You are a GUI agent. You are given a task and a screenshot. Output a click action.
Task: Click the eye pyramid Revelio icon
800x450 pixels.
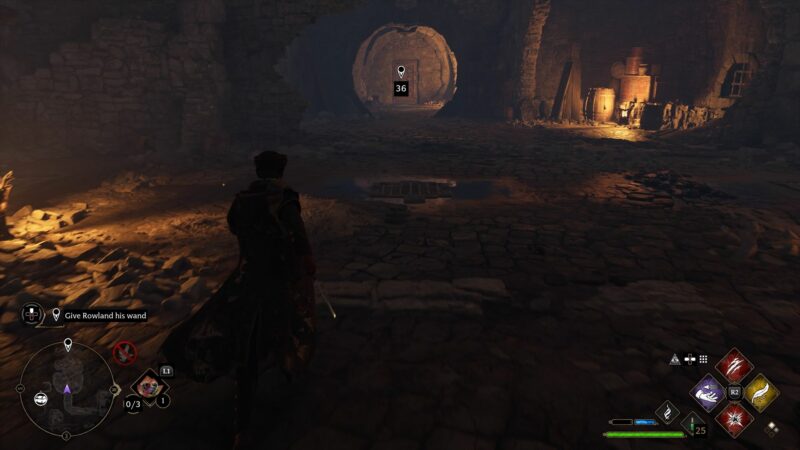(x=675, y=359)
